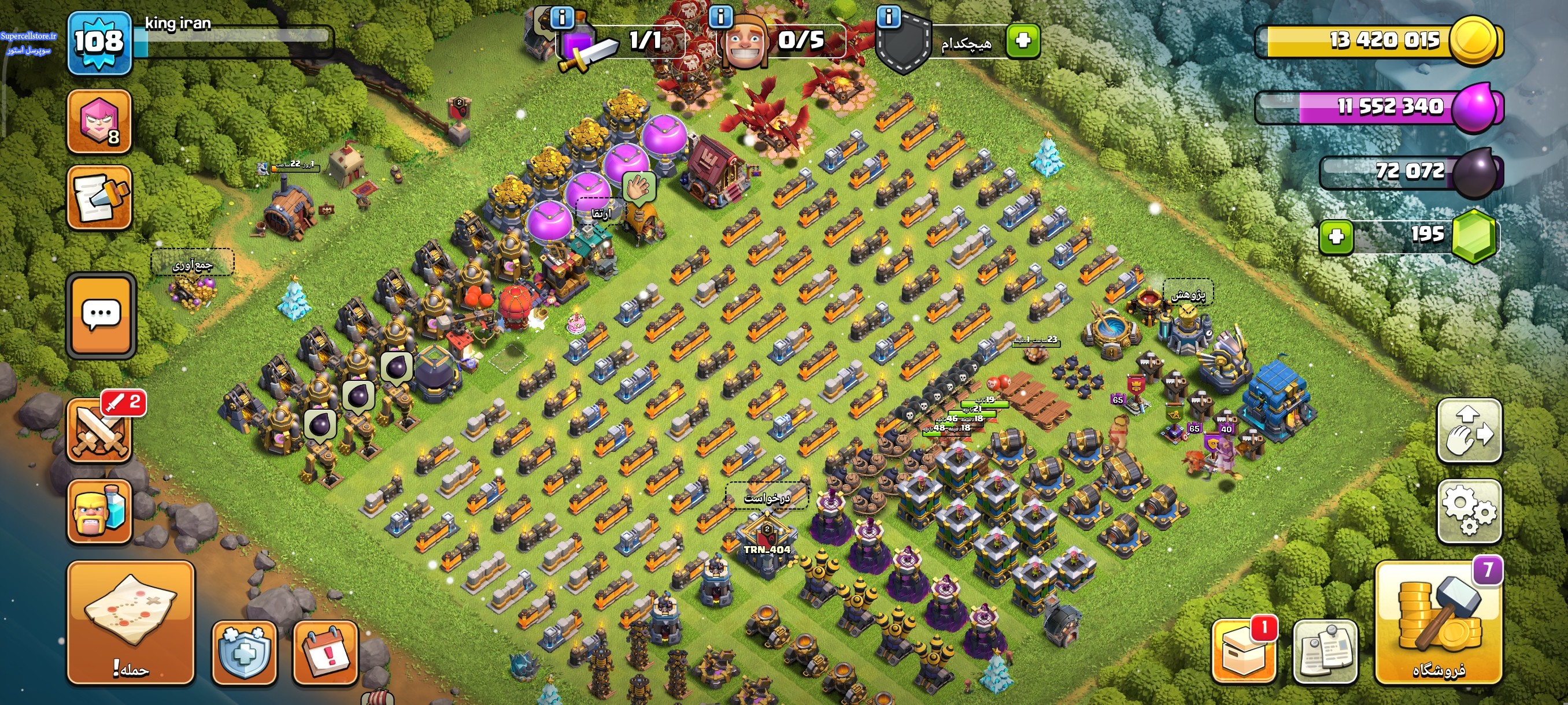1568x705 pixels.
Task: Open the Settings gears button
Action: 1469,510
